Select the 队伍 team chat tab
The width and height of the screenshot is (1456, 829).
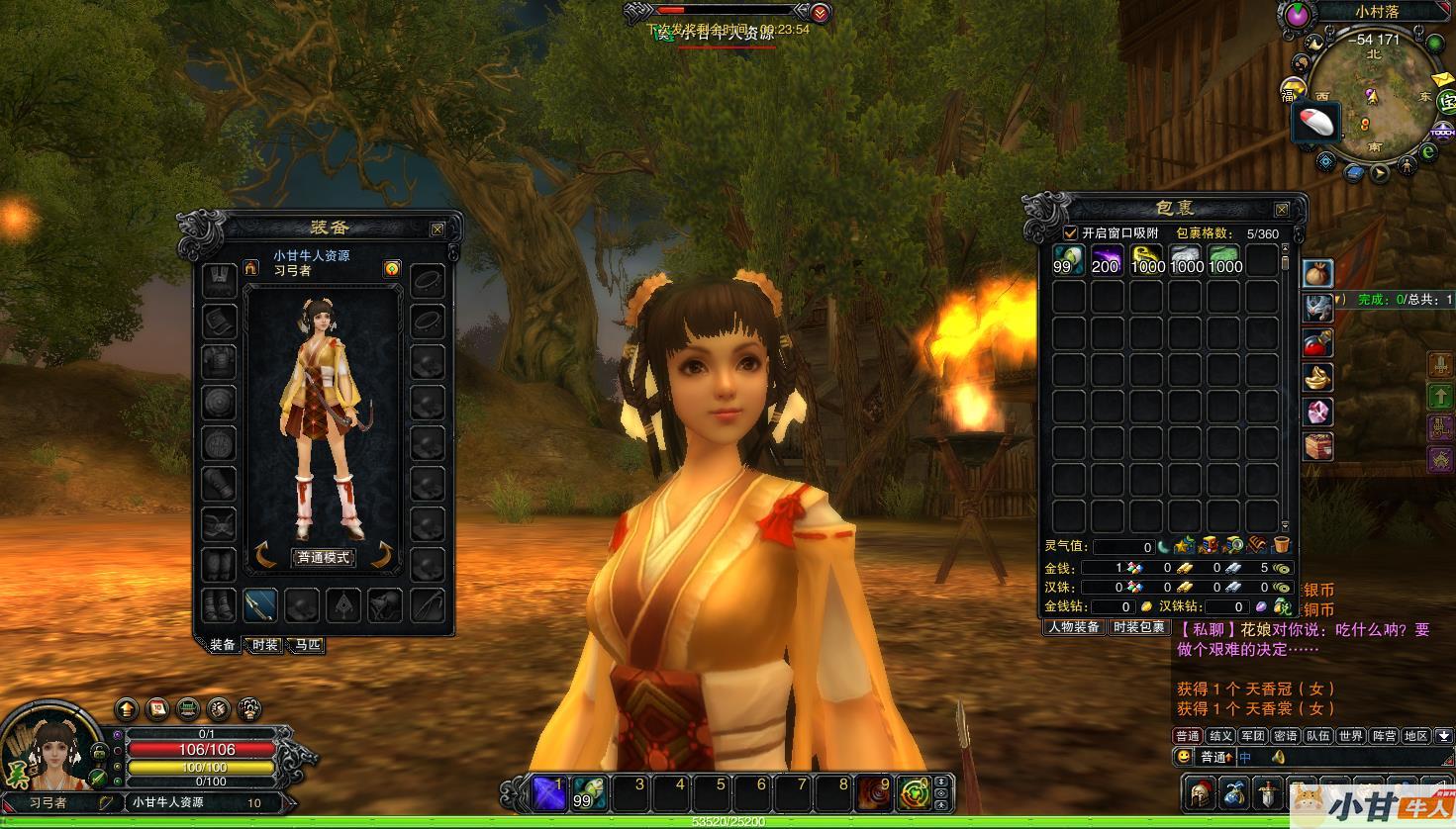coord(1317,736)
